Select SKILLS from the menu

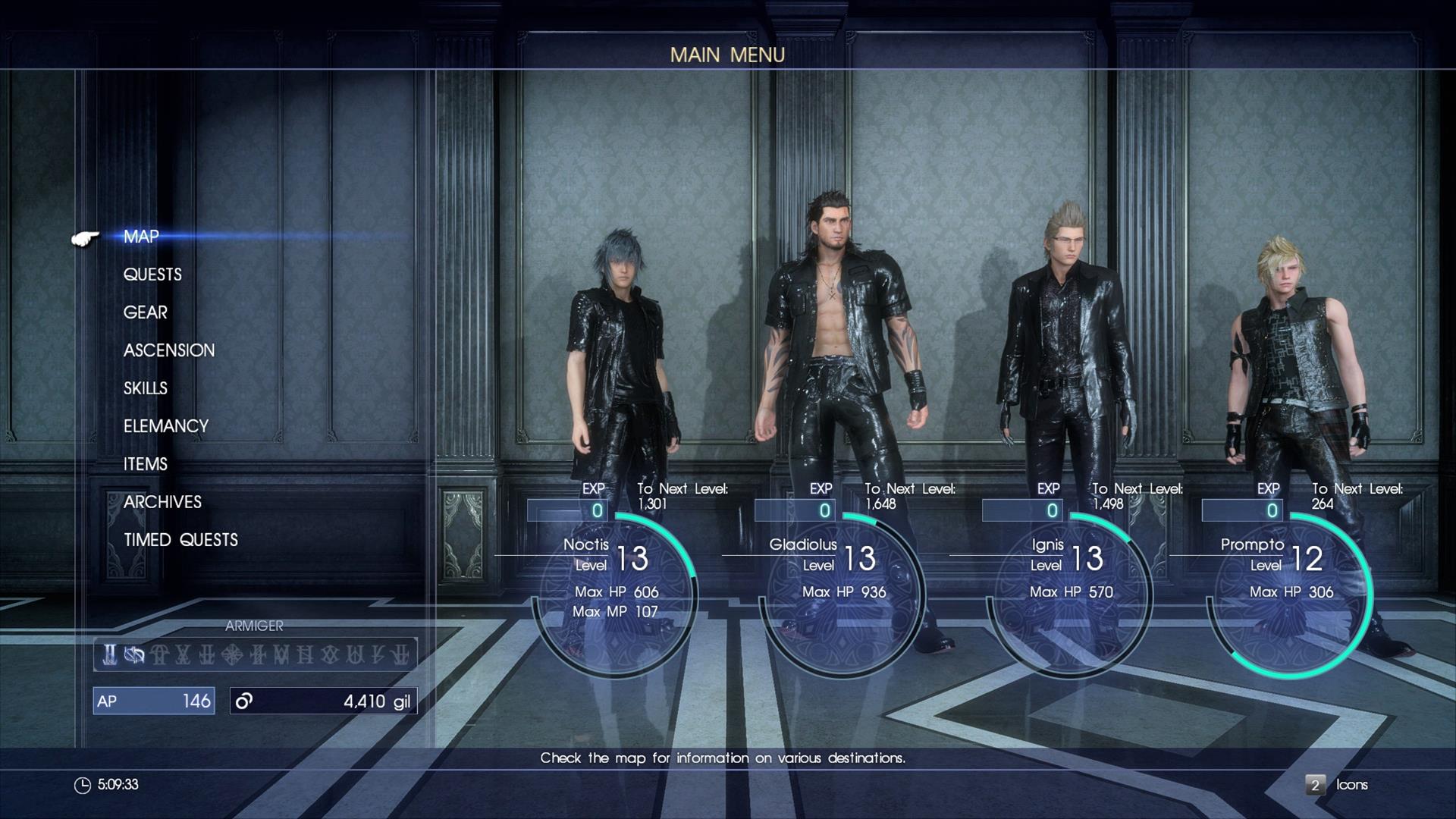pos(144,388)
